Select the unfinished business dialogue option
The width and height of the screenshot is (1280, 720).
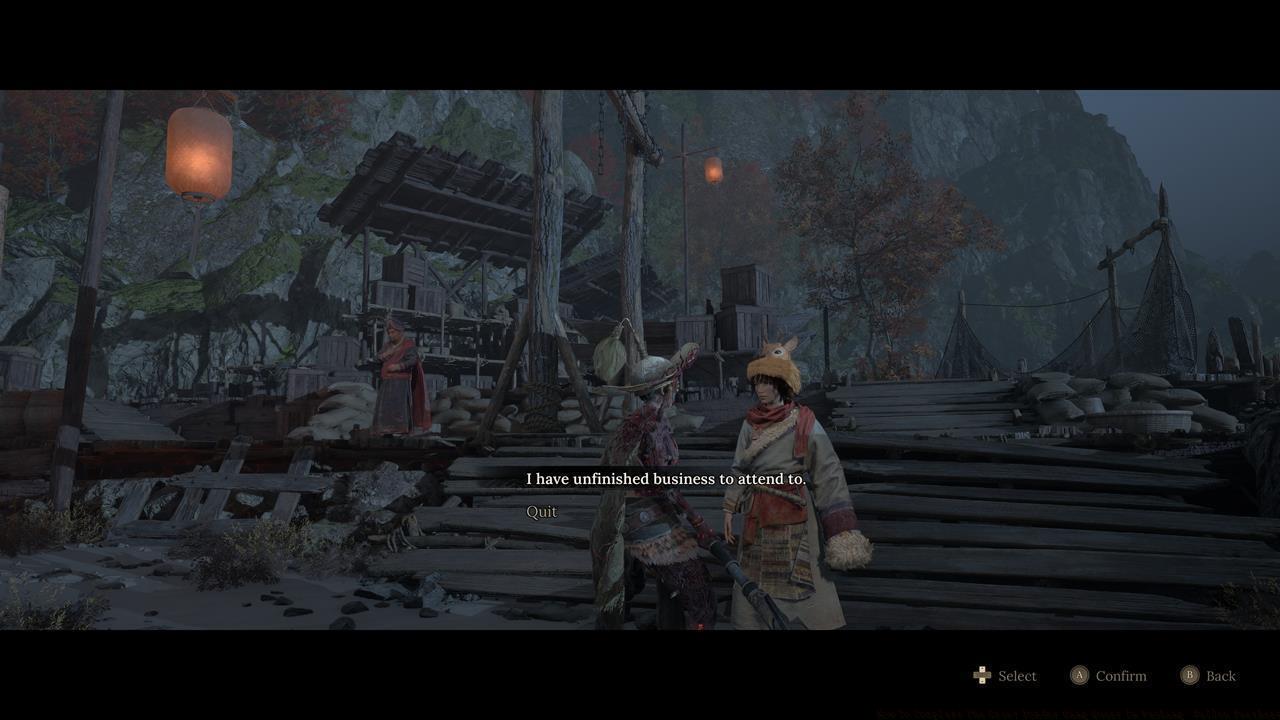coord(664,479)
